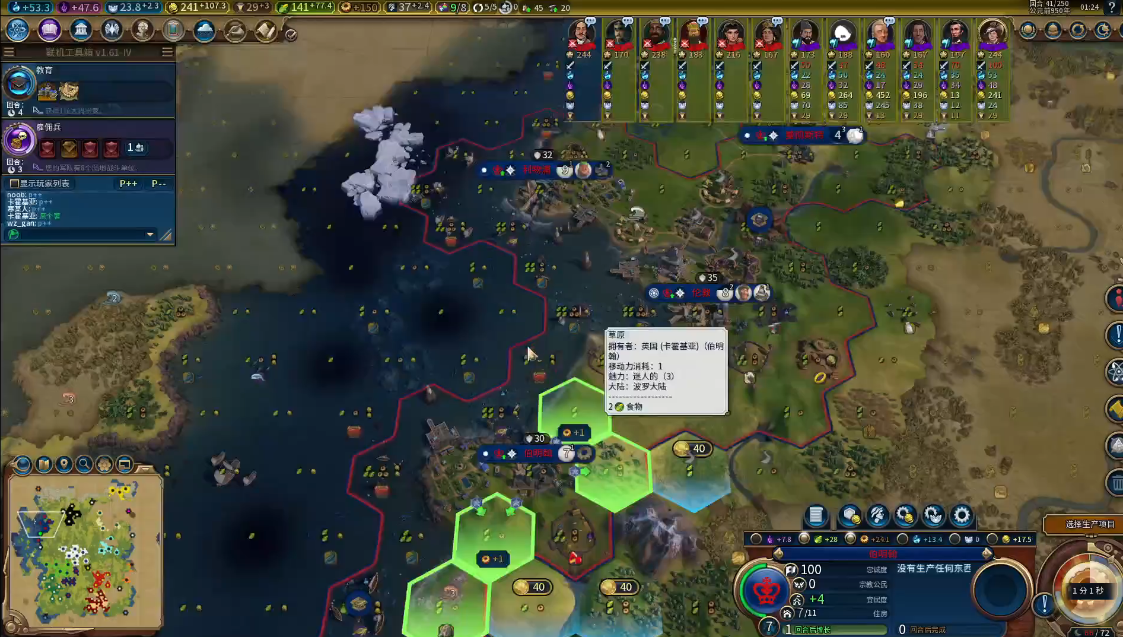
Task: Purchase a tile with gold (hexagon icon)
Action: [x=849, y=516]
